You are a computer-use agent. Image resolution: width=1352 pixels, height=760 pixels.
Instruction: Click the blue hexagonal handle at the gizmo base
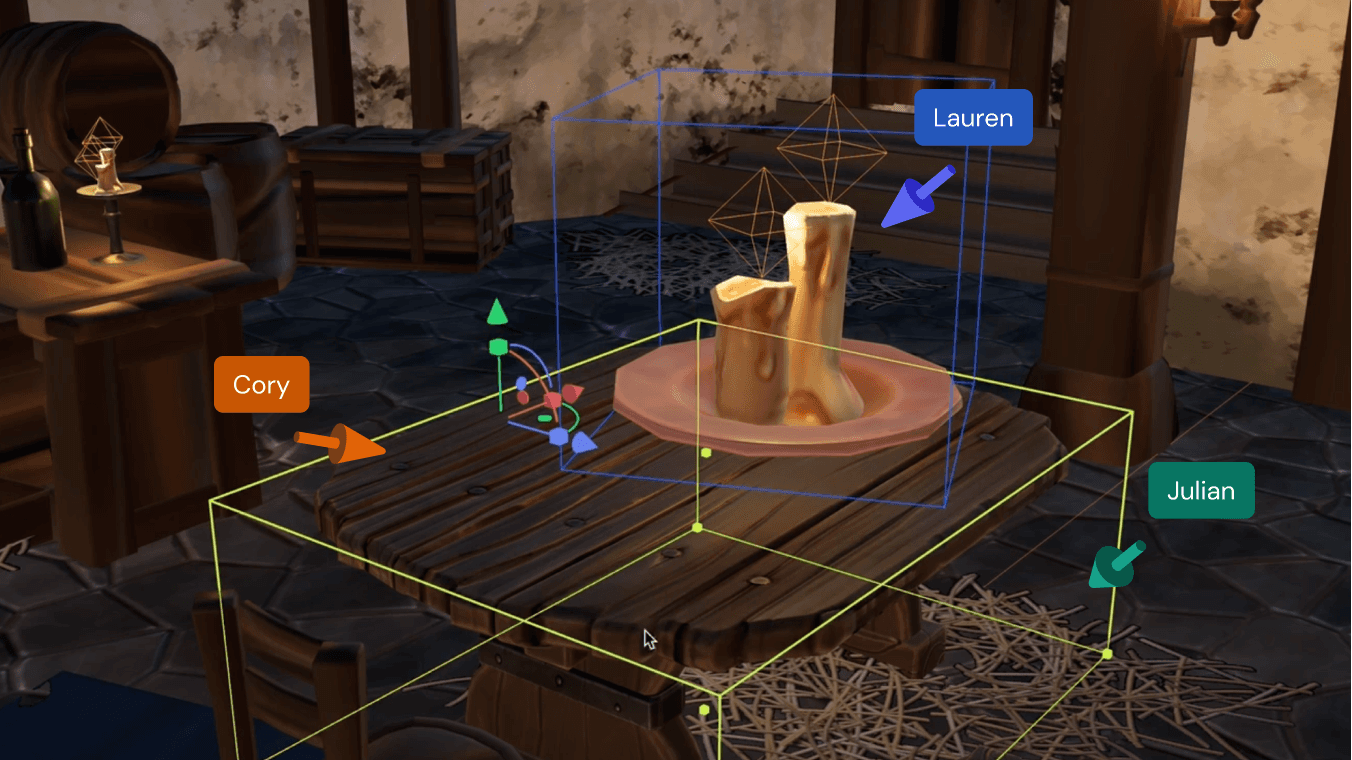click(559, 436)
